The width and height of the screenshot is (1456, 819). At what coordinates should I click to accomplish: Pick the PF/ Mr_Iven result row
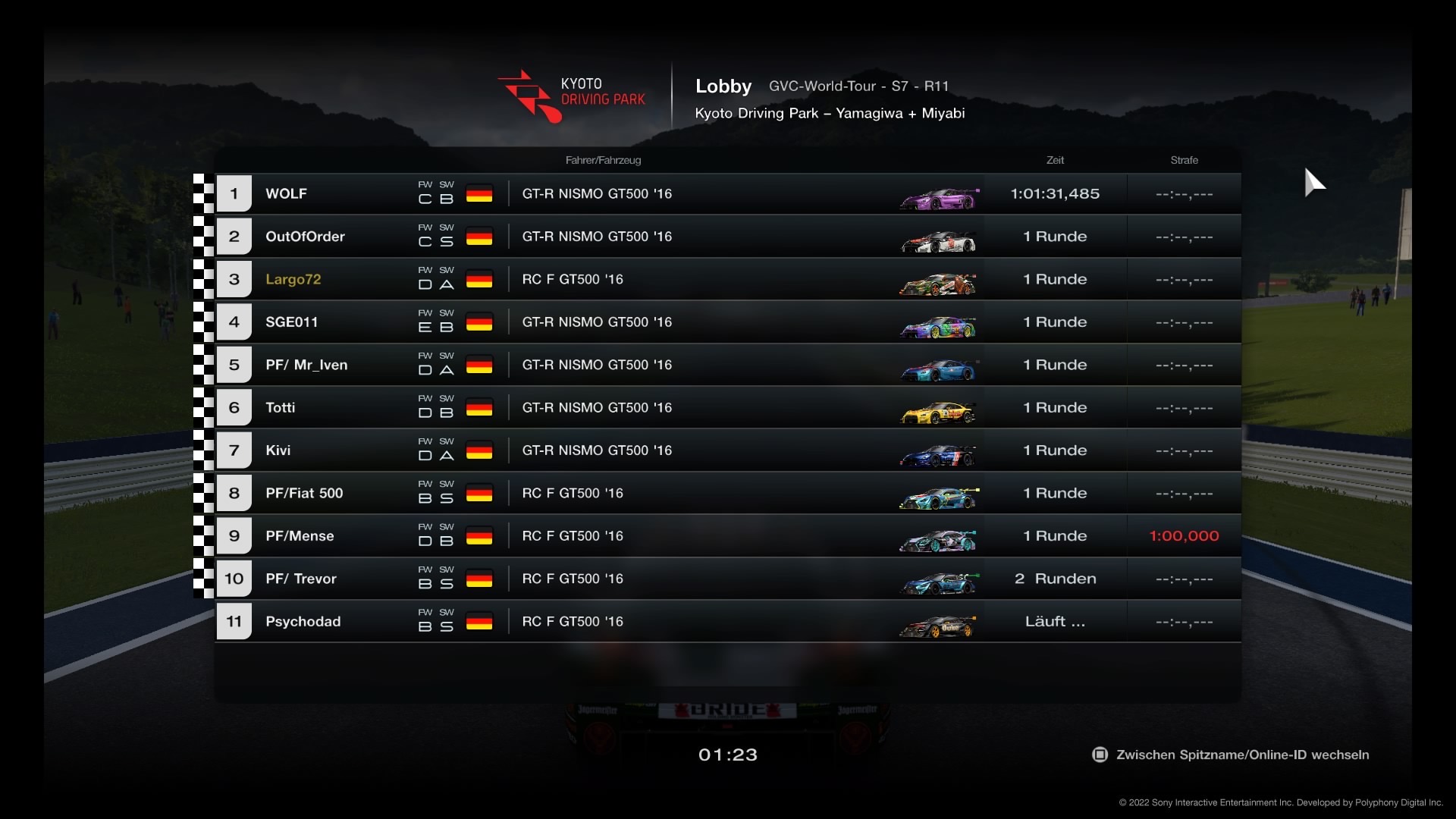pos(728,365)
